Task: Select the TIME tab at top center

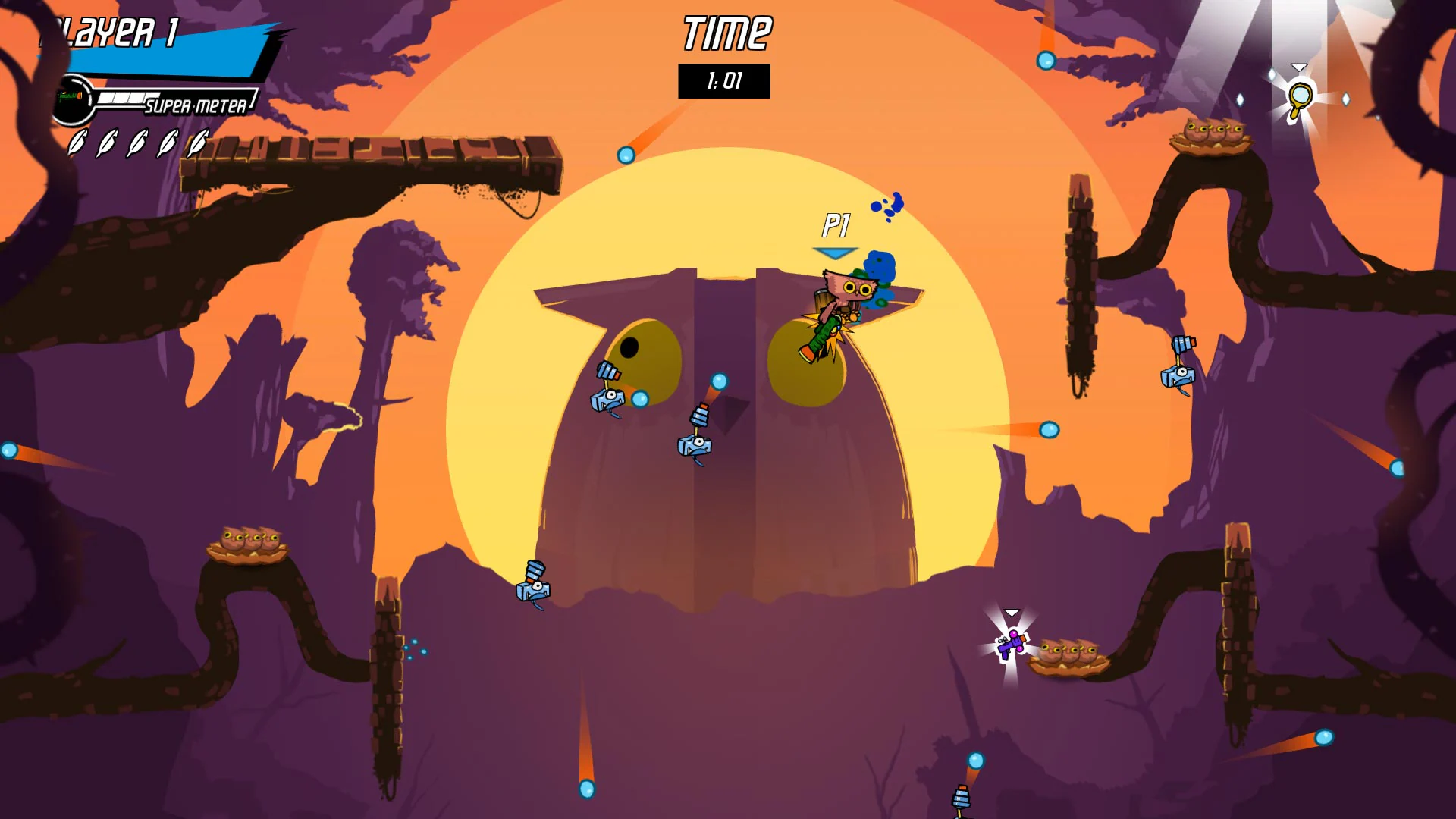Action: [724, 32]
